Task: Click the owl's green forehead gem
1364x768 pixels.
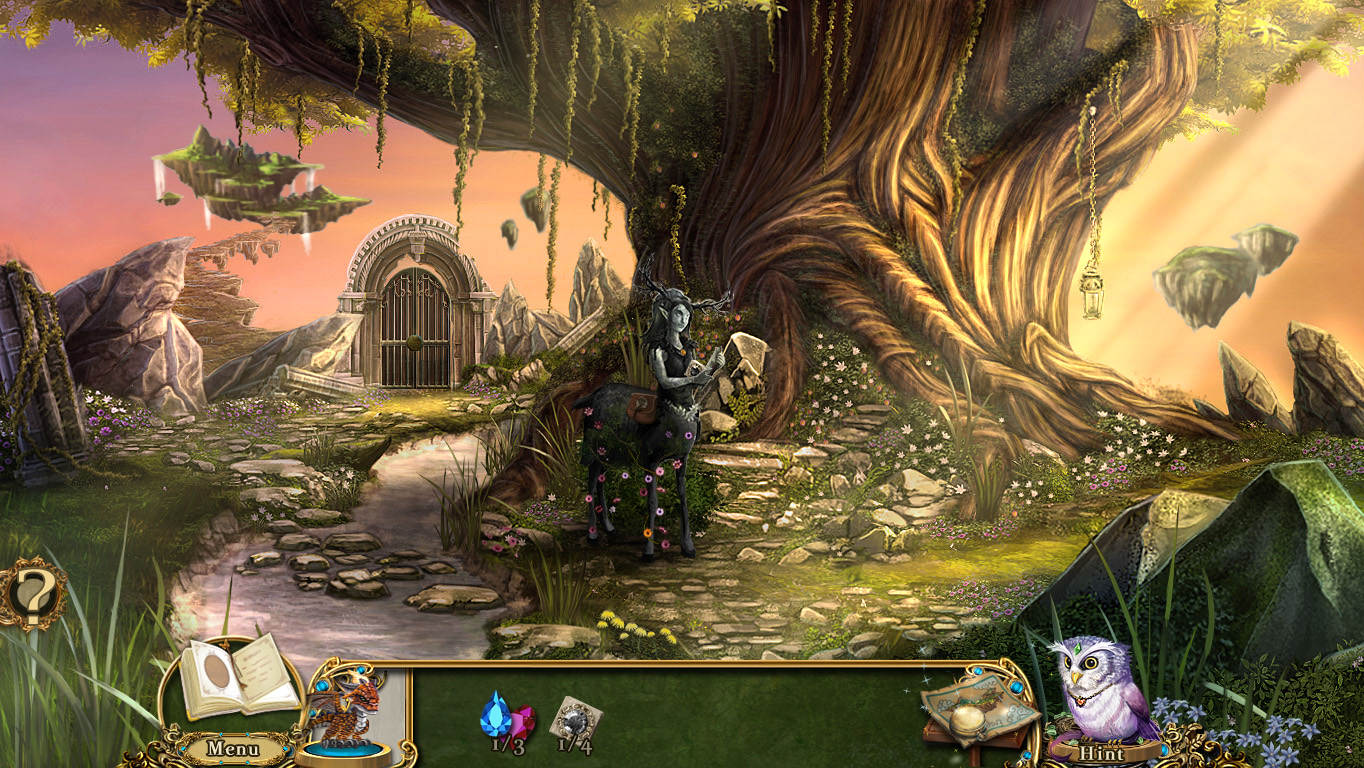Action: tap(1079, 649)
